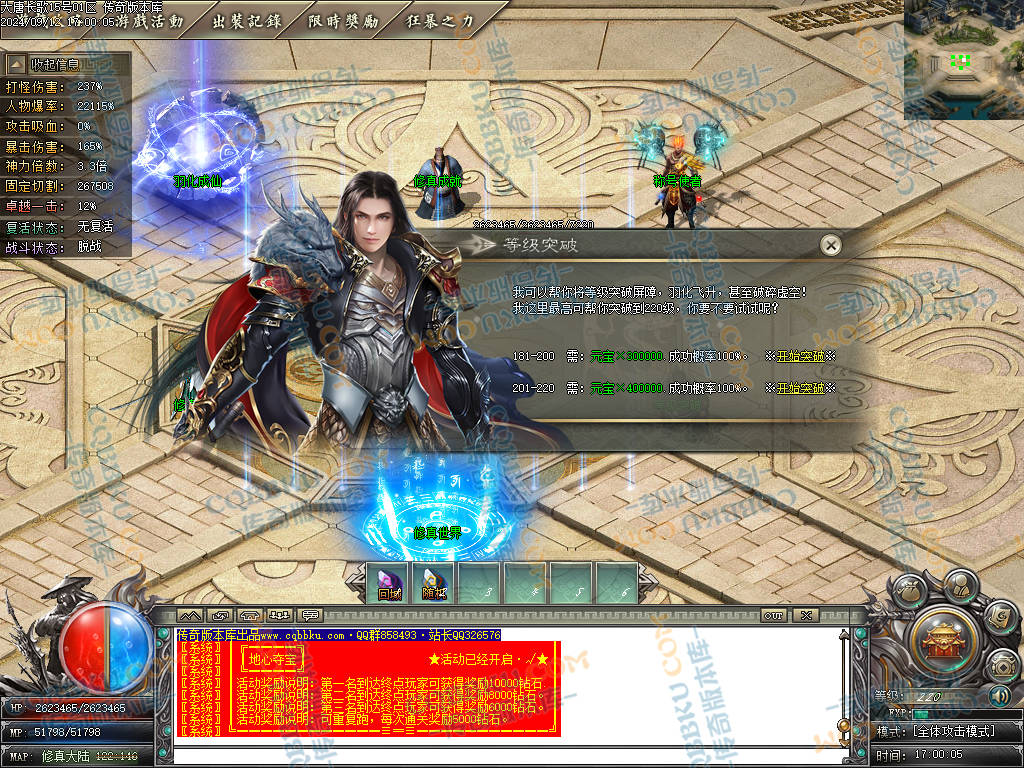
Task: Use the 随机 teleport hotbar item
Action: [x=434, y=585]
